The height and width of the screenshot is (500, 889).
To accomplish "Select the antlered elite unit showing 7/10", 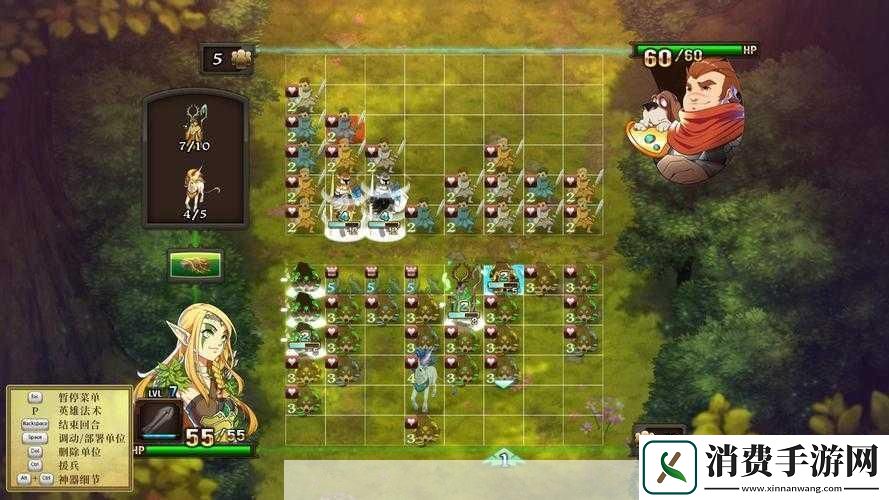I will (x=194, y=124).
